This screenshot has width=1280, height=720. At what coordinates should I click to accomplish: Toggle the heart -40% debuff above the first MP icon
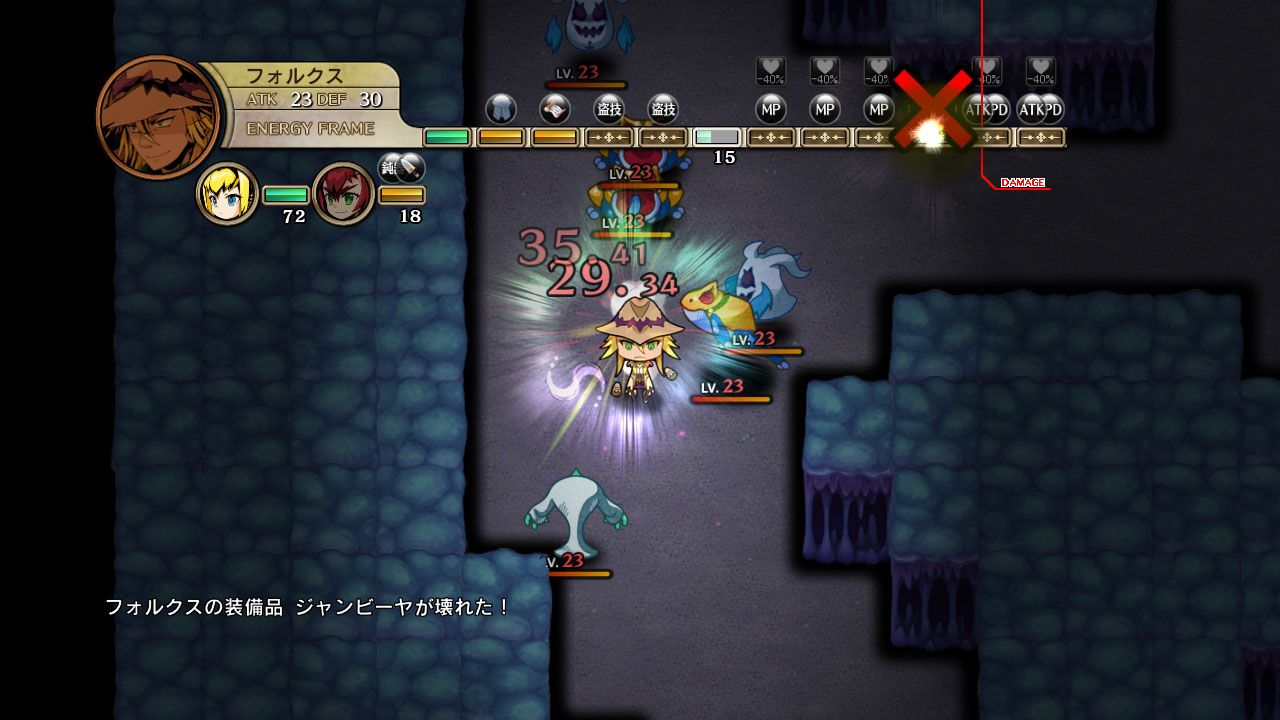pos(770,72)
